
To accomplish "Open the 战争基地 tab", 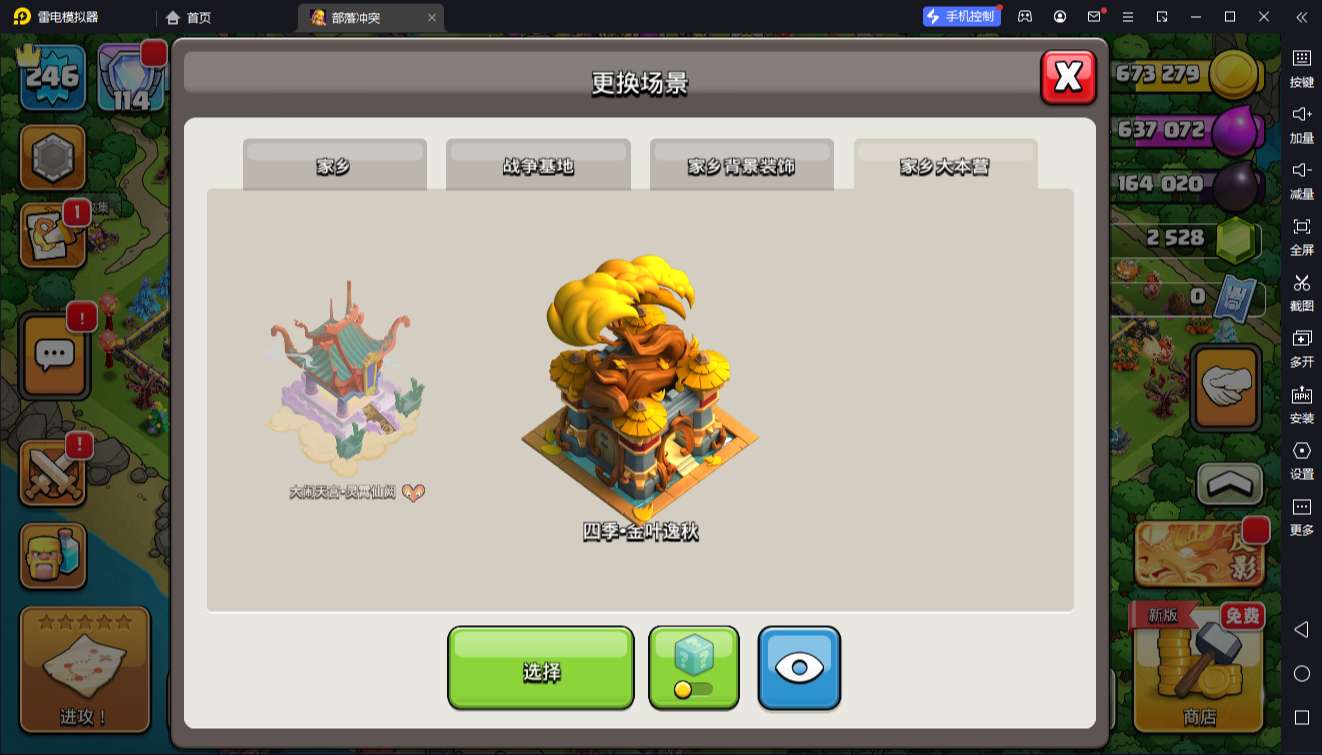I will (538, 165).
